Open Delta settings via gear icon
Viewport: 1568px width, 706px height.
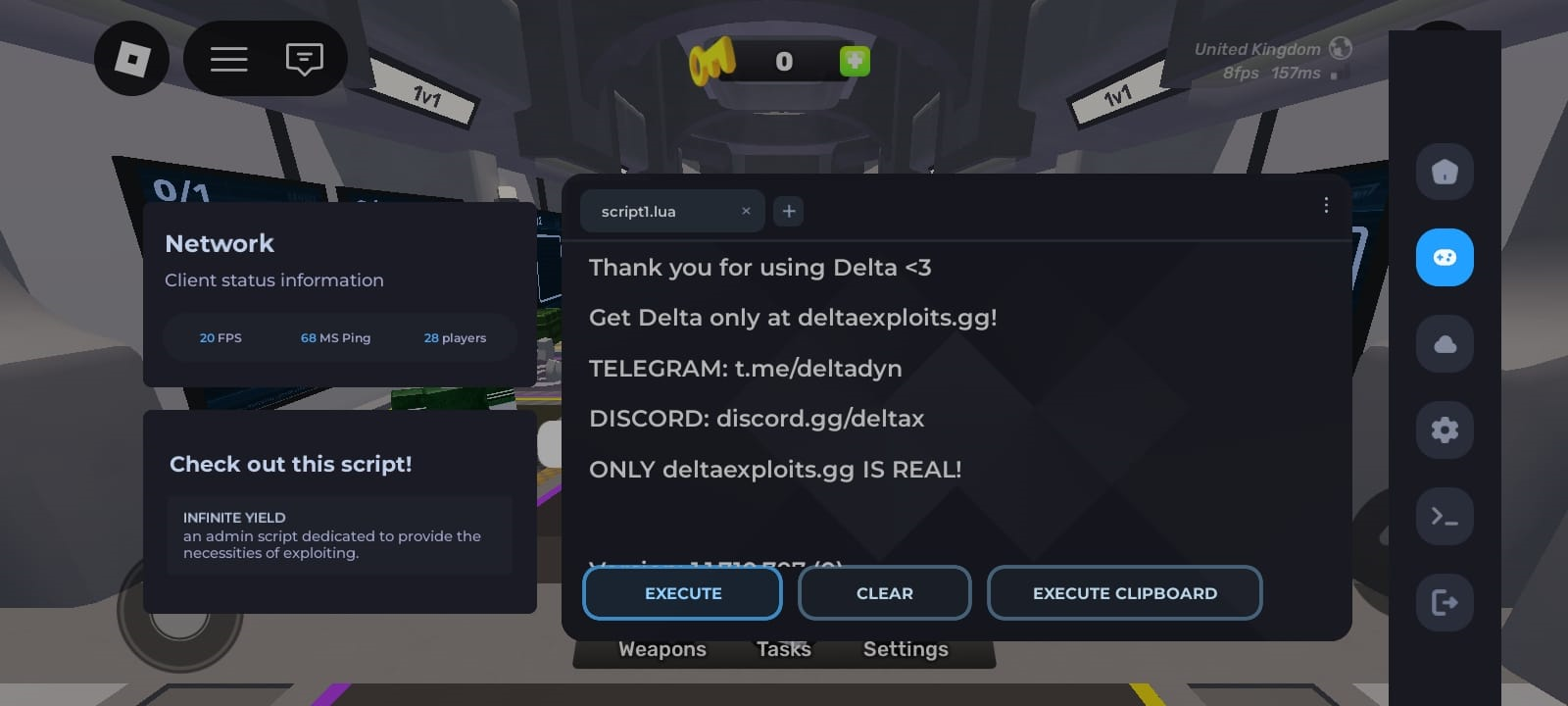1445,429
